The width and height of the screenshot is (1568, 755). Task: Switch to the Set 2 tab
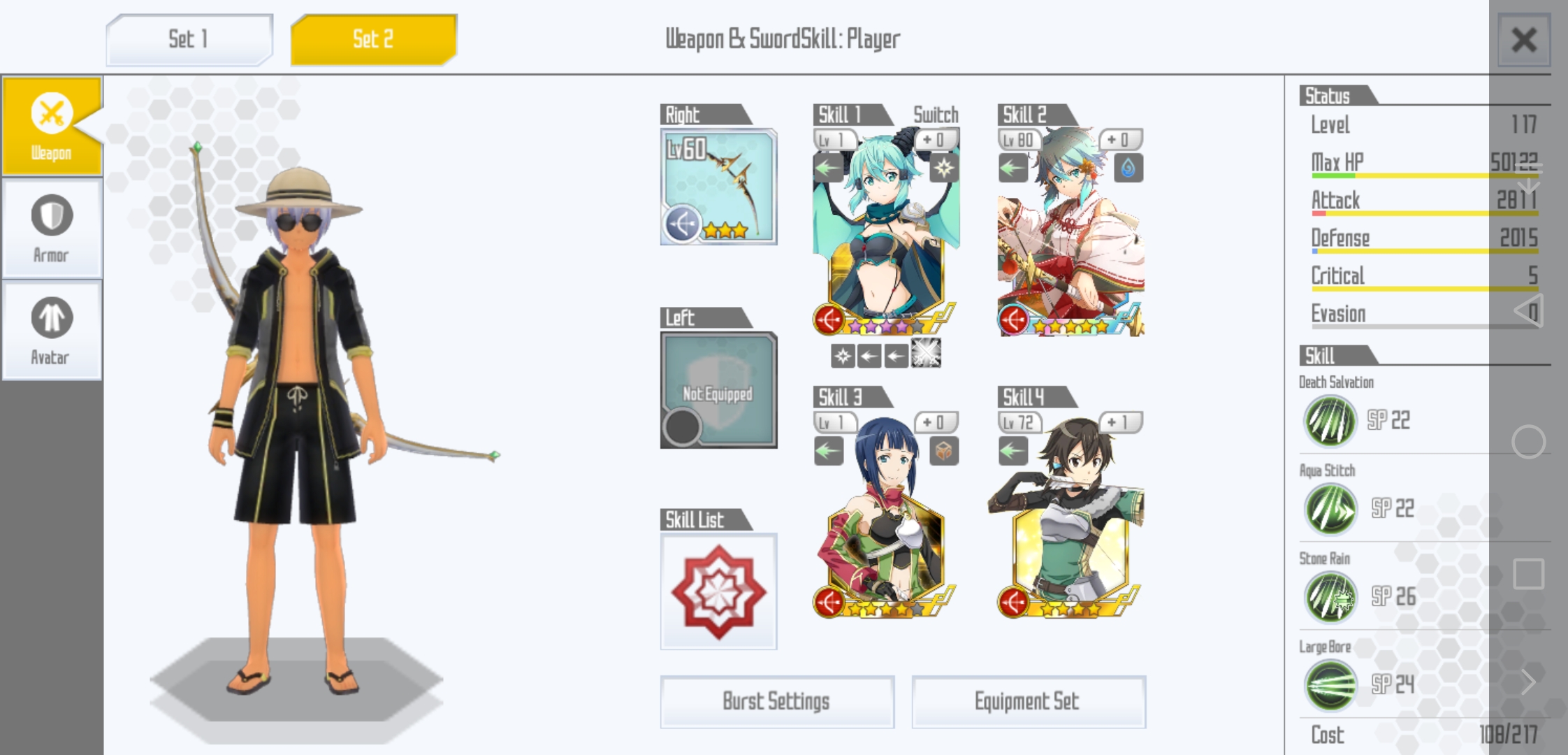372,39
